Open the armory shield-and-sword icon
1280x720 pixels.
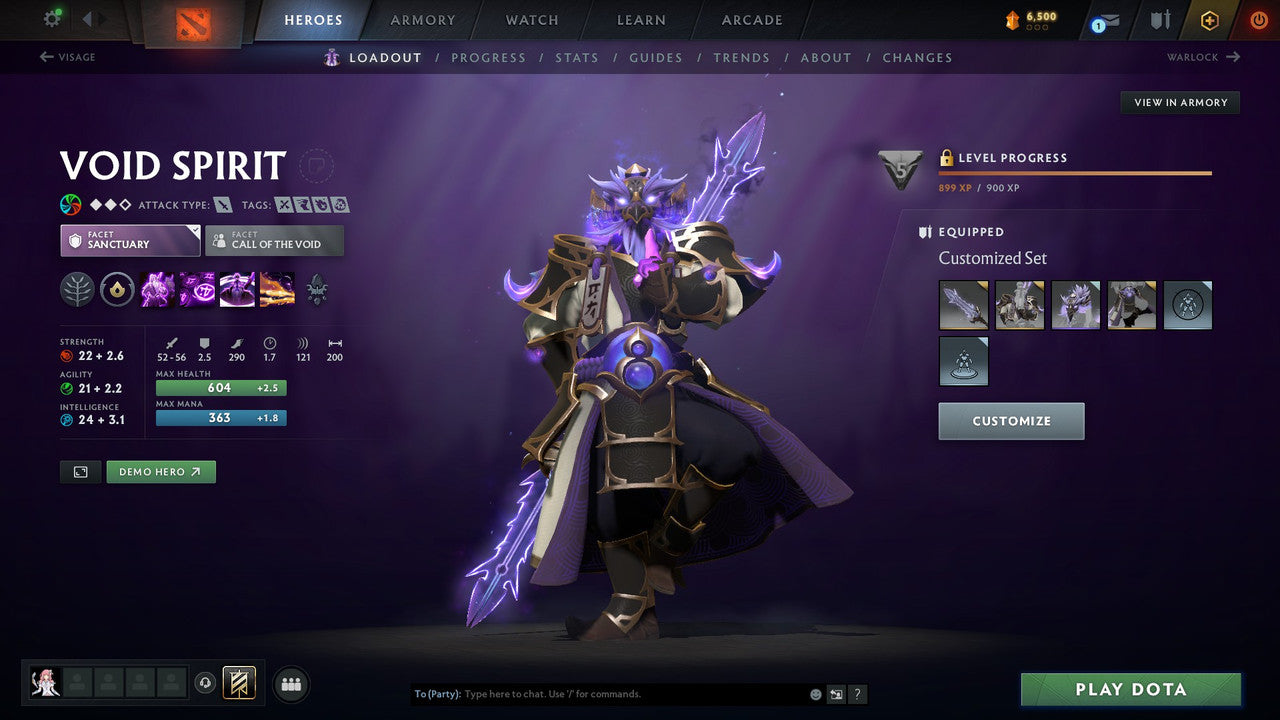pyautogui.click(x=1160, y=19)
